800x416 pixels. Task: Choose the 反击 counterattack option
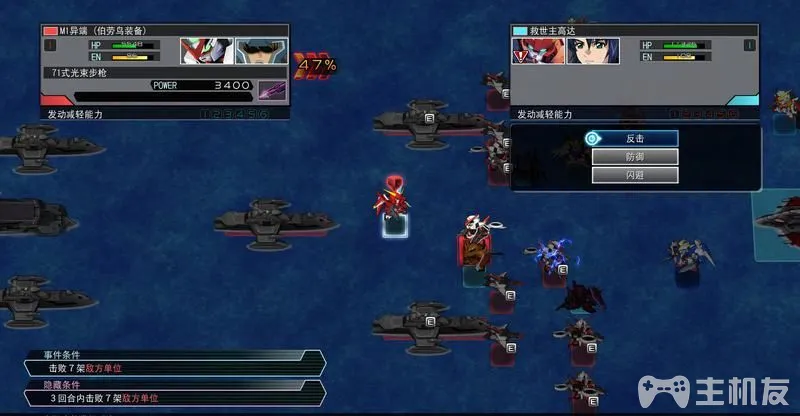(634, 138)
